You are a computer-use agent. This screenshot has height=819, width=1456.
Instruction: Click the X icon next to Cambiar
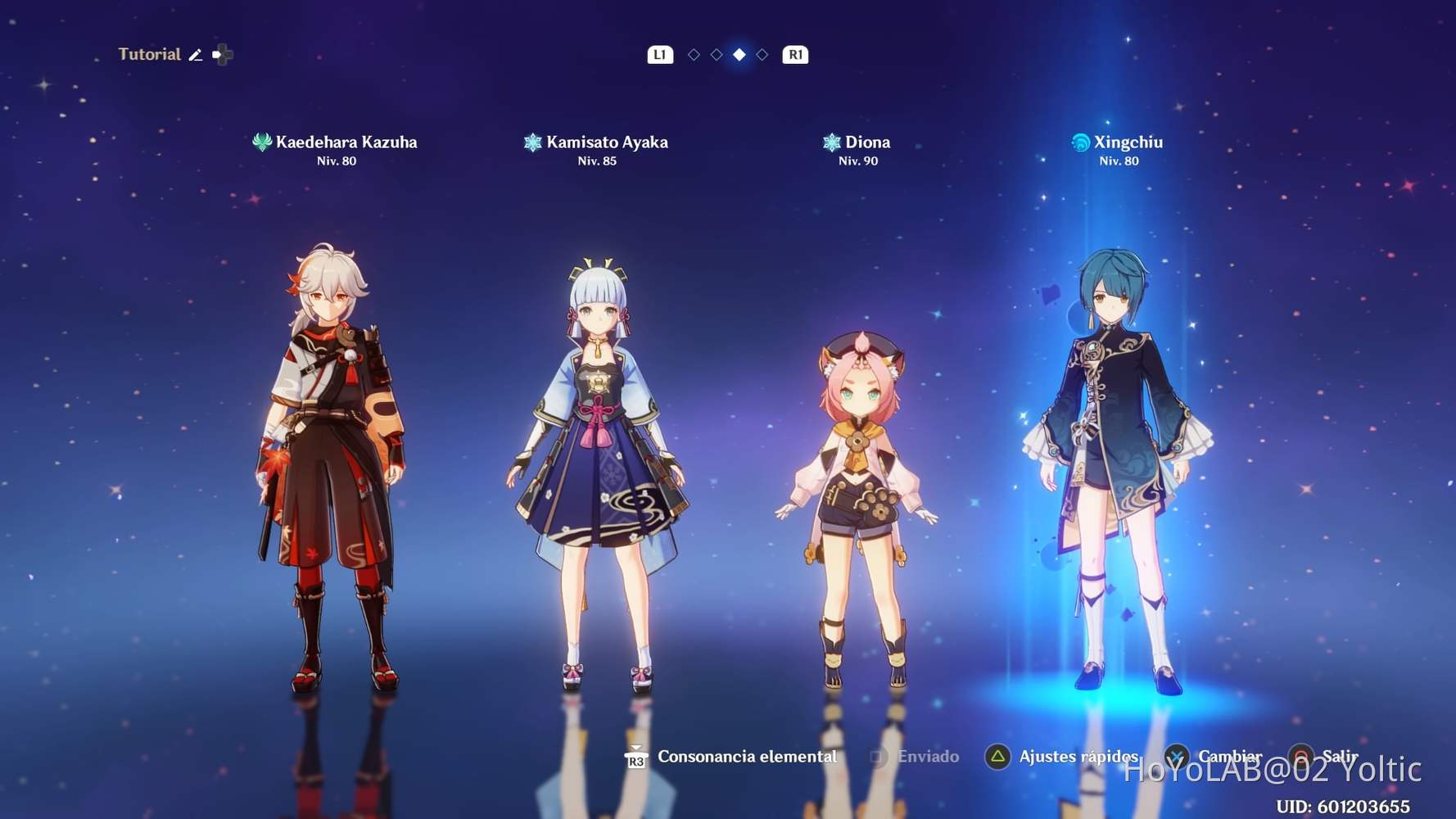[x=1177, y=757]
